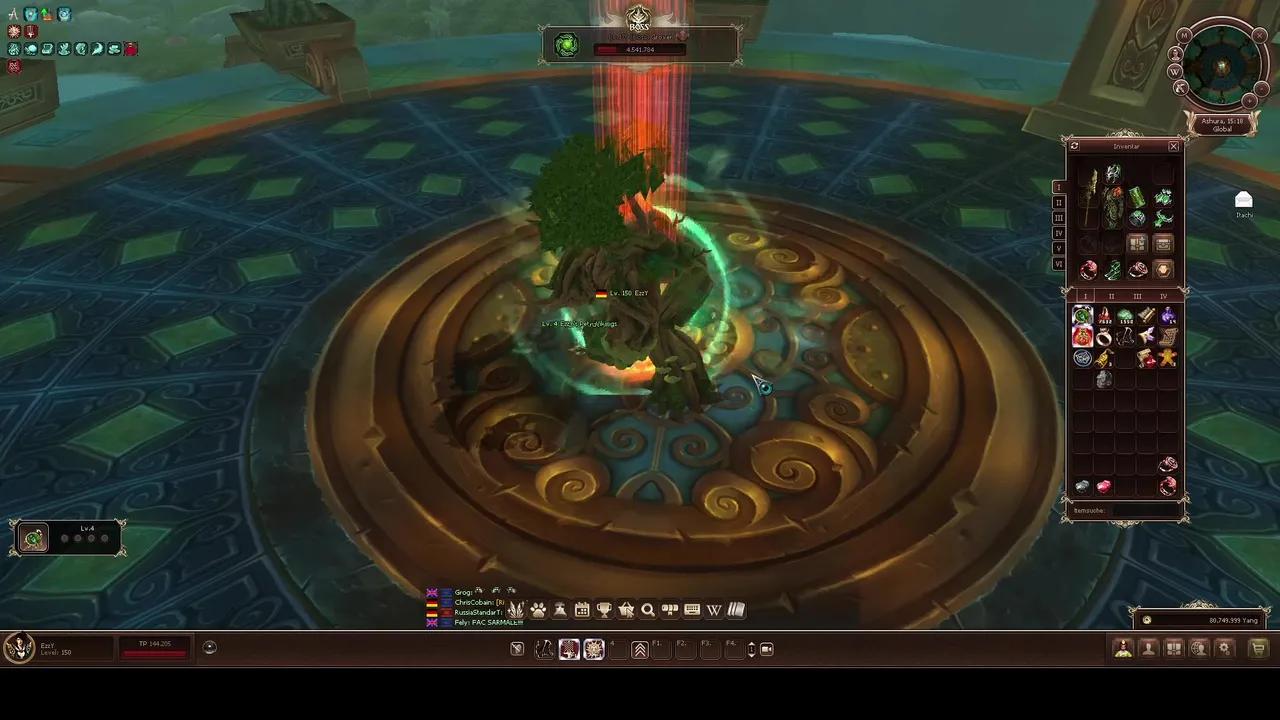Select the search magnifier icon in the toolbar
This screenshot has height=720, width=1280.
pyautogui.click(x=648, y=610)
